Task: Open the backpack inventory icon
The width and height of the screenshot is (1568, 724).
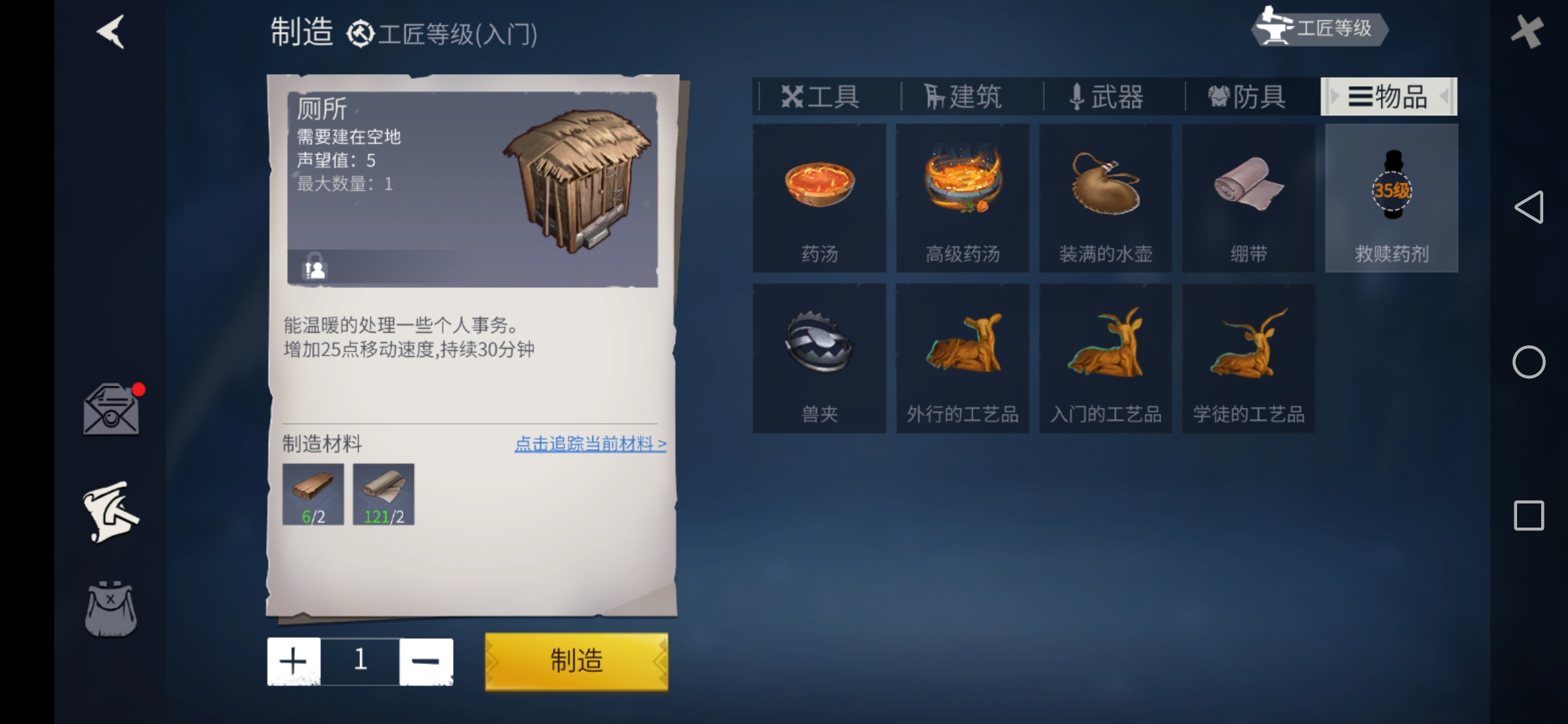Action: click(111, 610)
